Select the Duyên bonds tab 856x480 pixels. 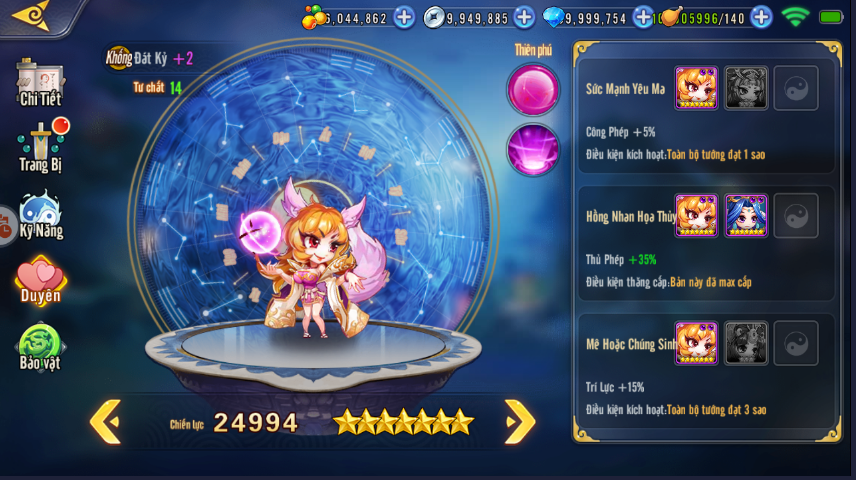click(40, 281)
